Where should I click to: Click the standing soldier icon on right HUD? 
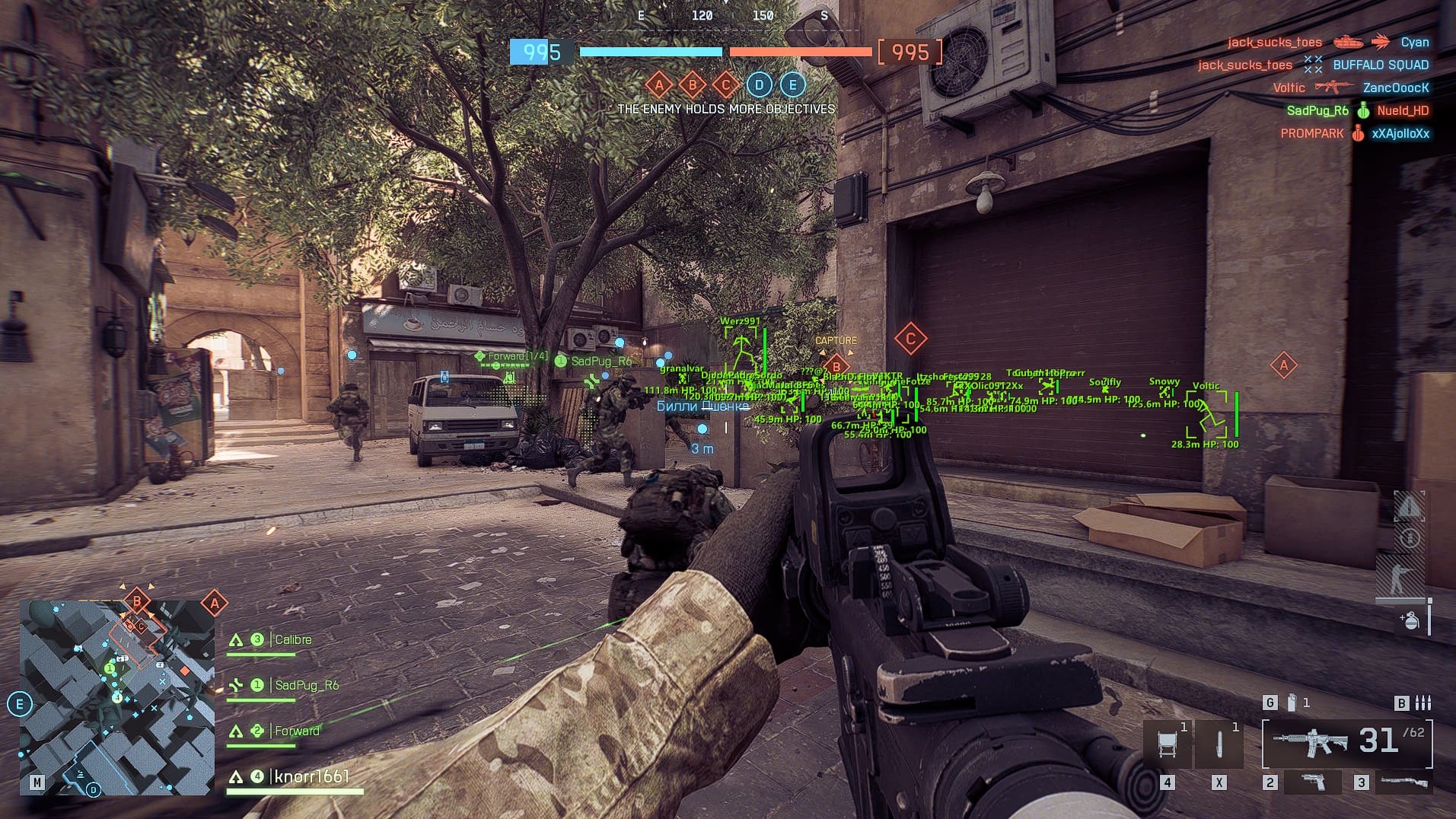click(x=1401, y=577)
